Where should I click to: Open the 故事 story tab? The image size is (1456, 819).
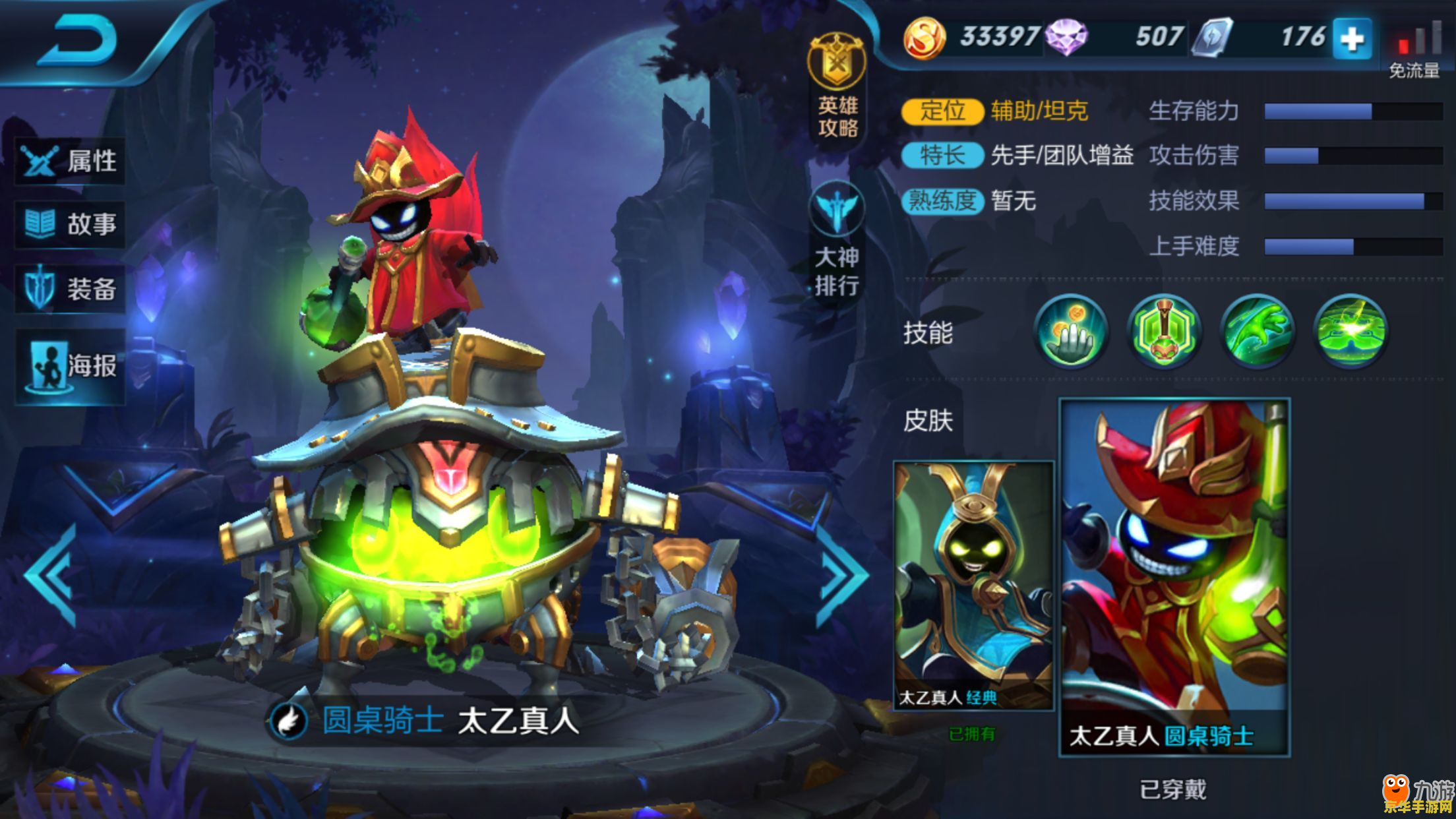coord(70,224)
